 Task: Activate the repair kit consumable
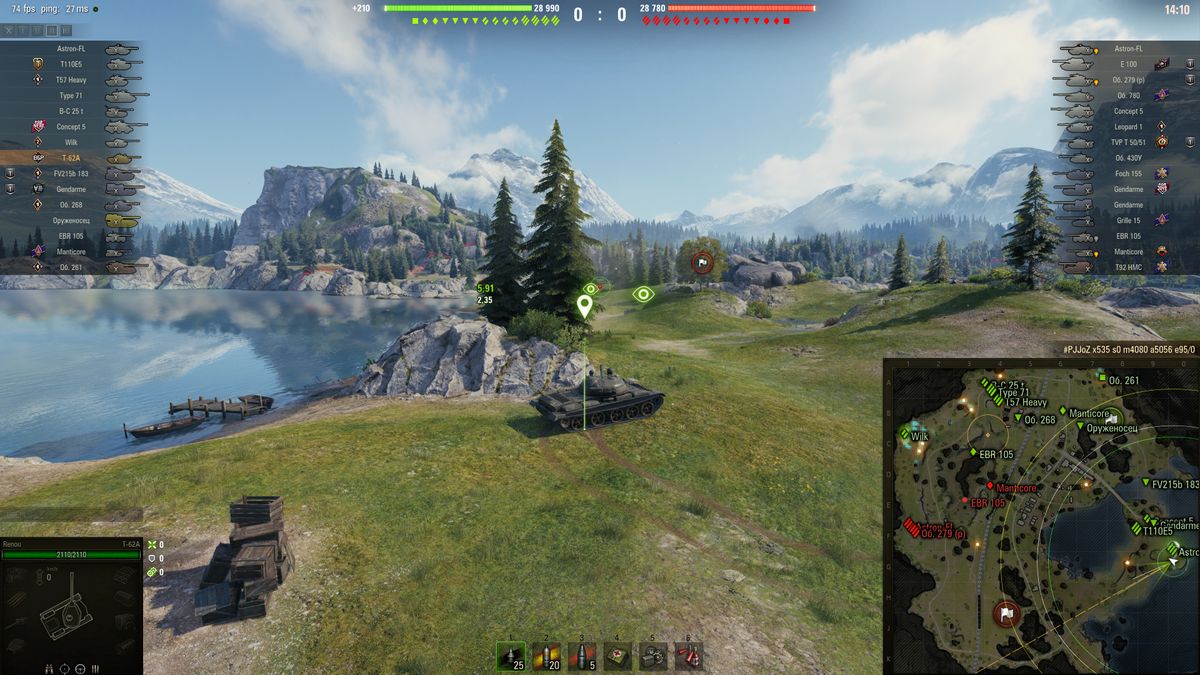tap(653, 656)
